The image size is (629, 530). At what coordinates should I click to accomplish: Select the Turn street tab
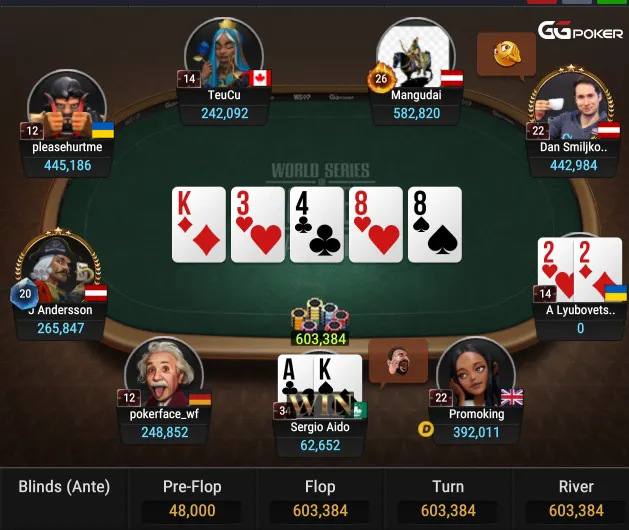coord(448,498)
